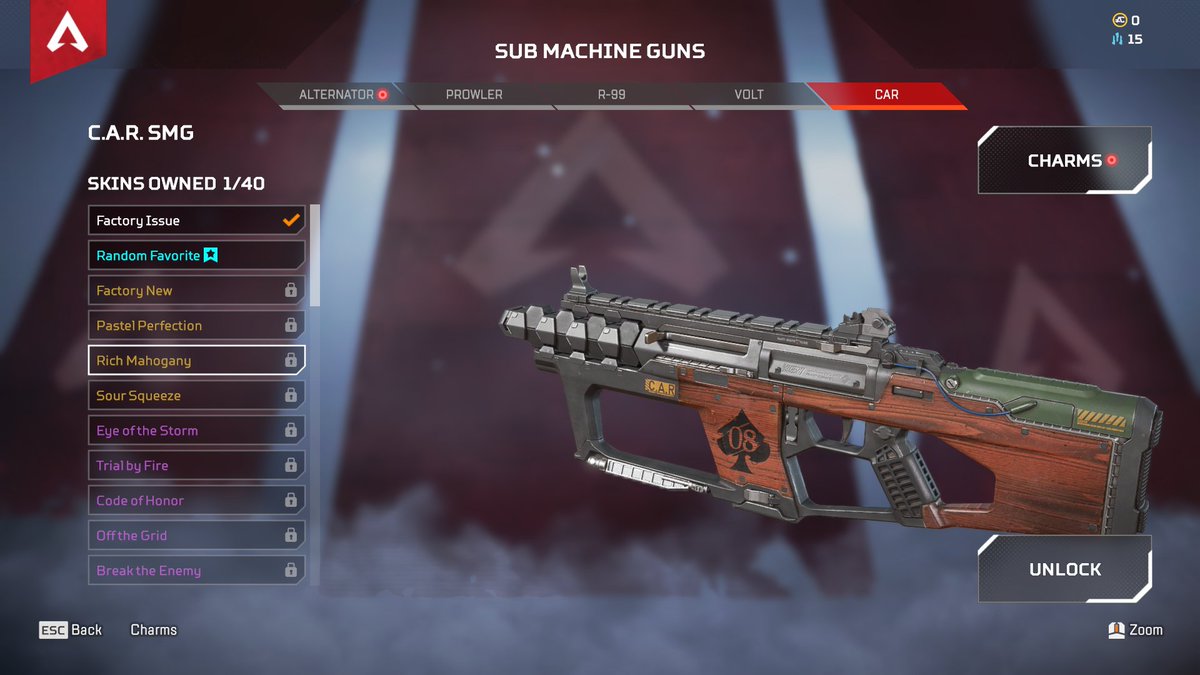1200x675 pixels.
Task: Select the Eye of the Storm skin
Action: [196, 431]
